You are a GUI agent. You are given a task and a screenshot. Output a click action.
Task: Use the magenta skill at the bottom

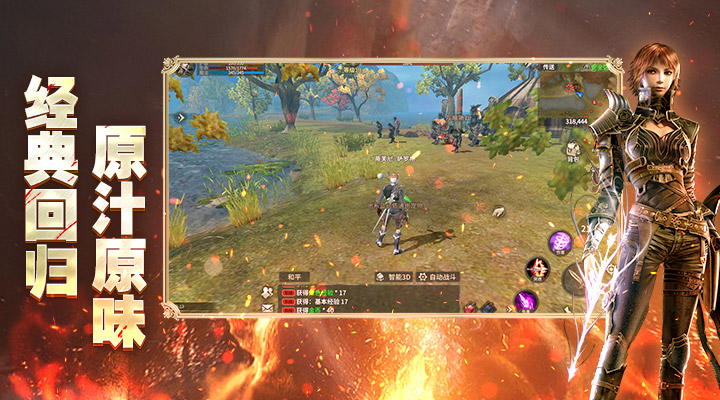[x=524, y=299]
